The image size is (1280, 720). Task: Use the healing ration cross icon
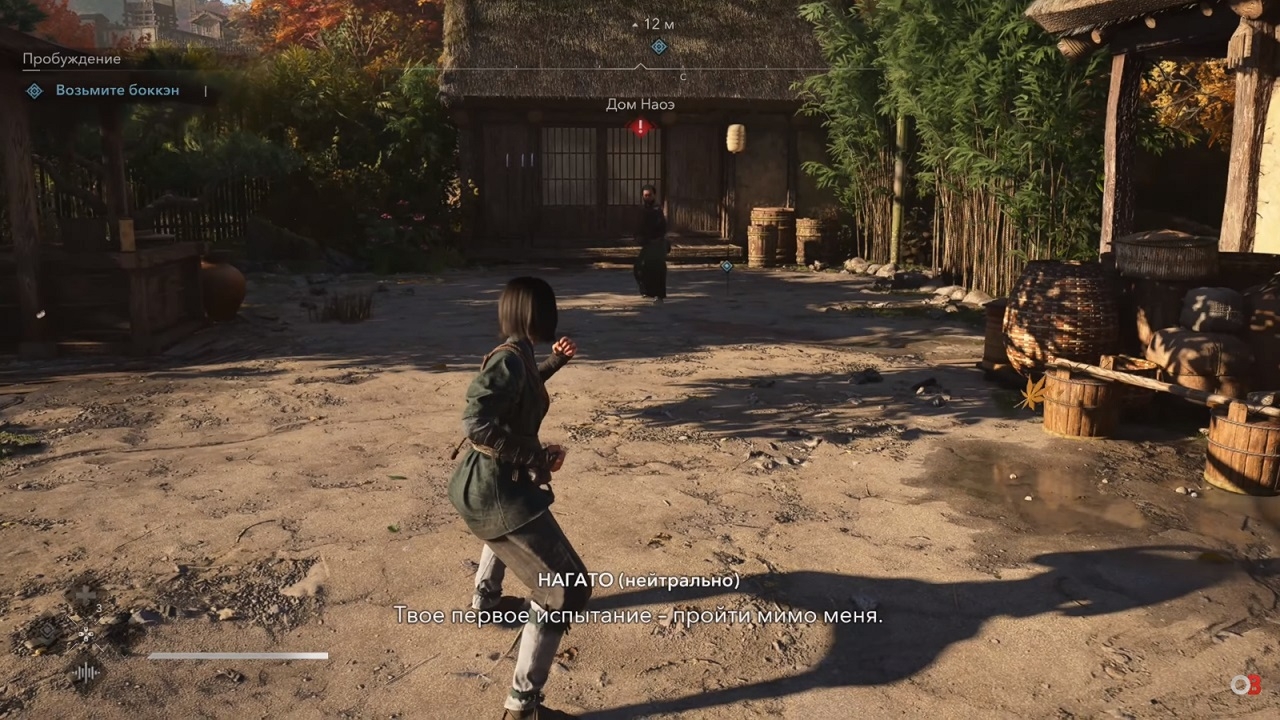click(85, 596)
